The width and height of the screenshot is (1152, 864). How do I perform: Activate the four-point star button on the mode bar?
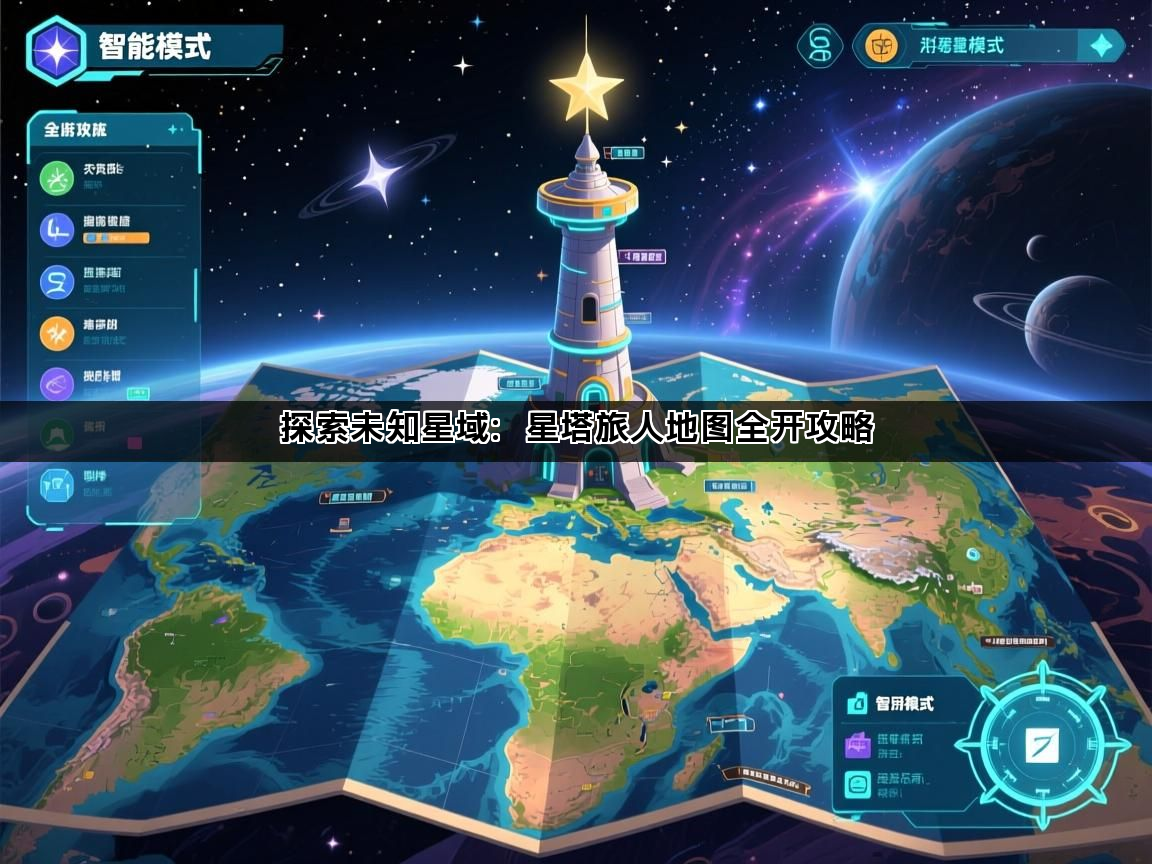click(x=1100, y=46)
